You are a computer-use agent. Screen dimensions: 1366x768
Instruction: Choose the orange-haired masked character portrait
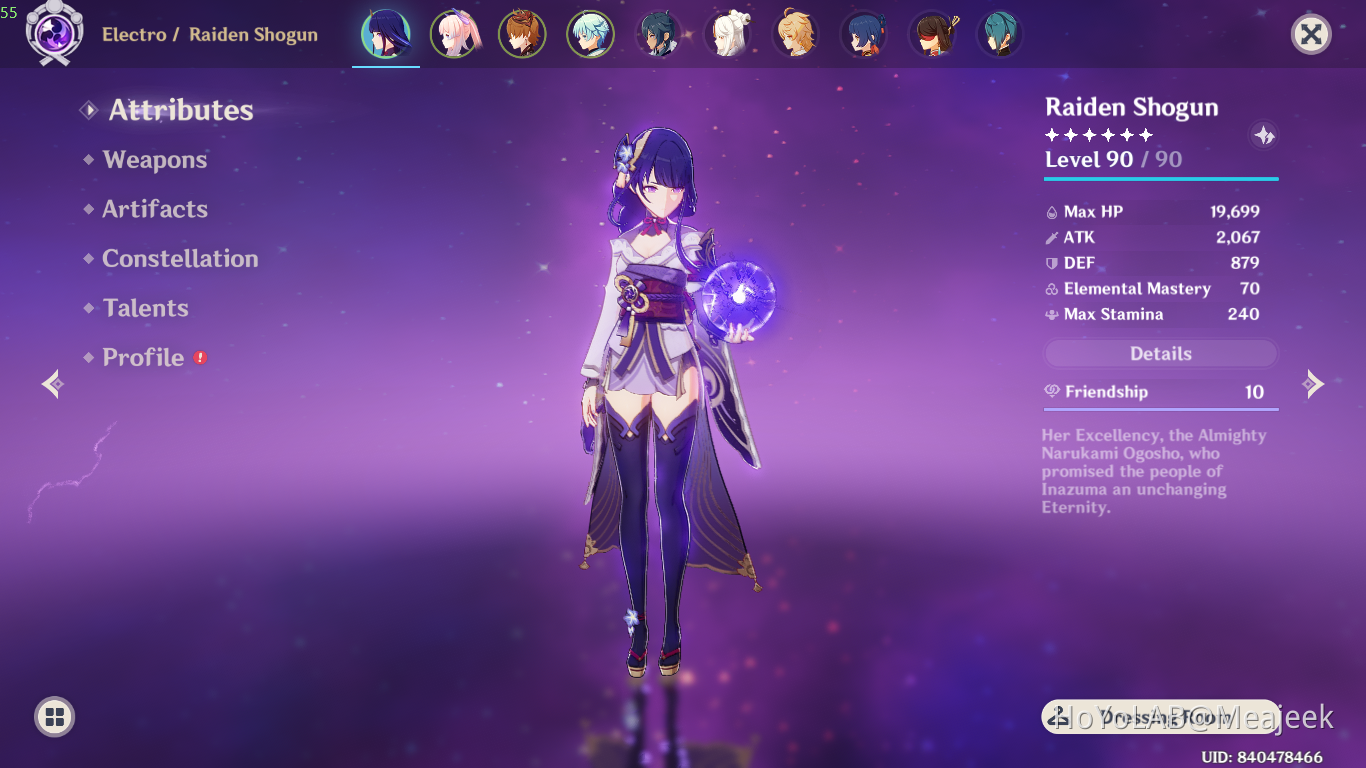click(522, 35)
